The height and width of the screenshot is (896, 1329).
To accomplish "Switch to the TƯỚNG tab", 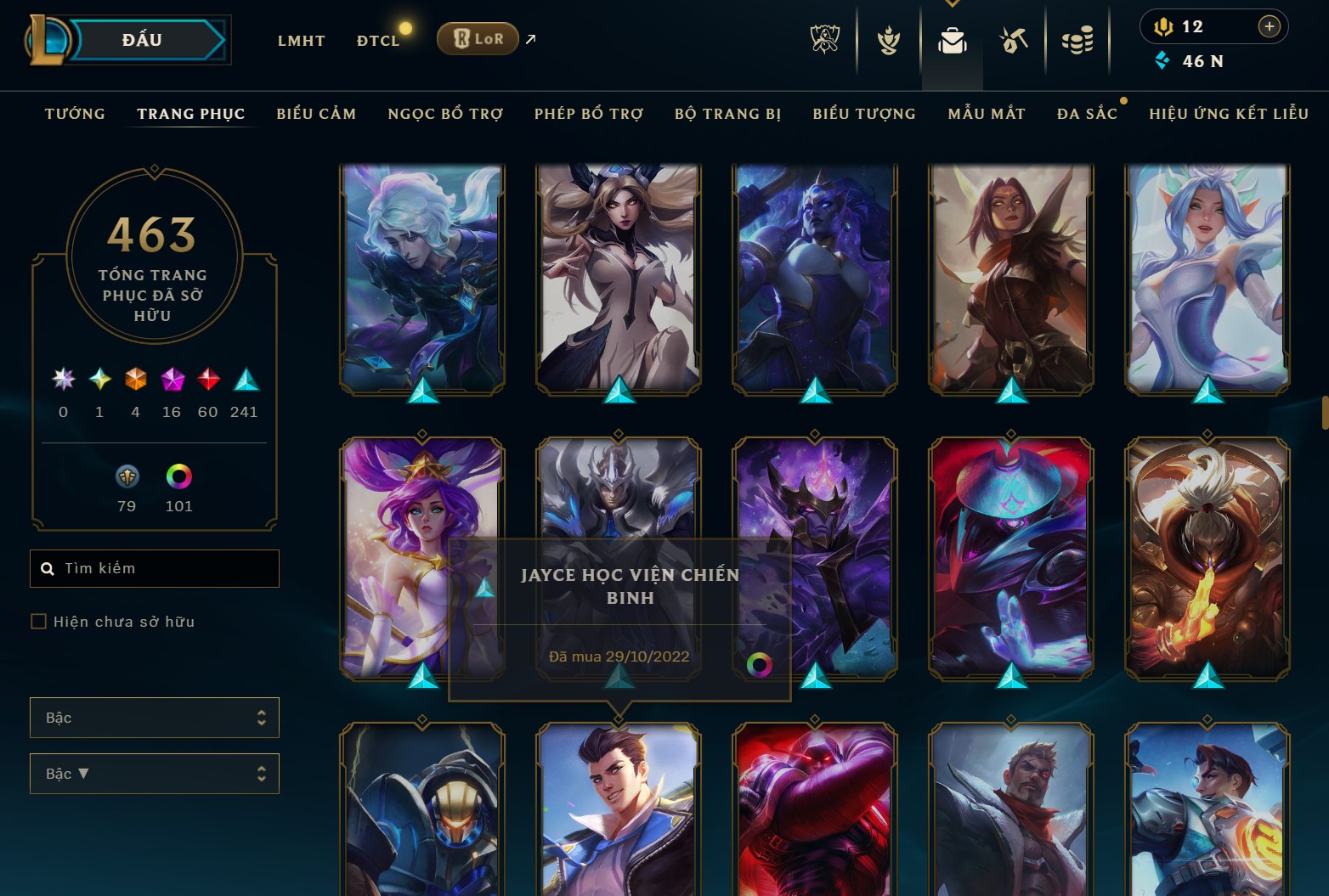I will (x=75, y=113).
